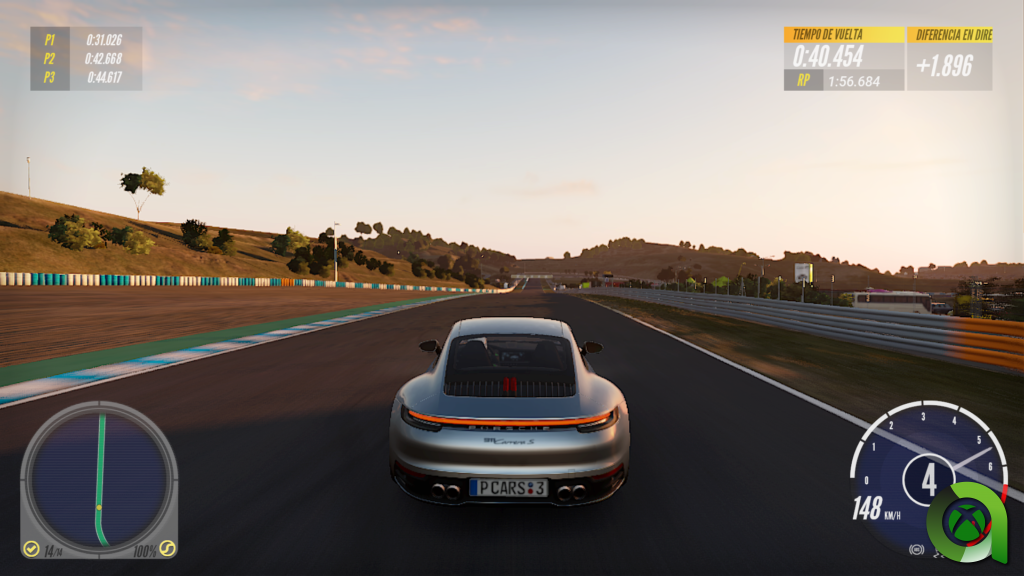Click the circular track minimap

tap(98, 477)
